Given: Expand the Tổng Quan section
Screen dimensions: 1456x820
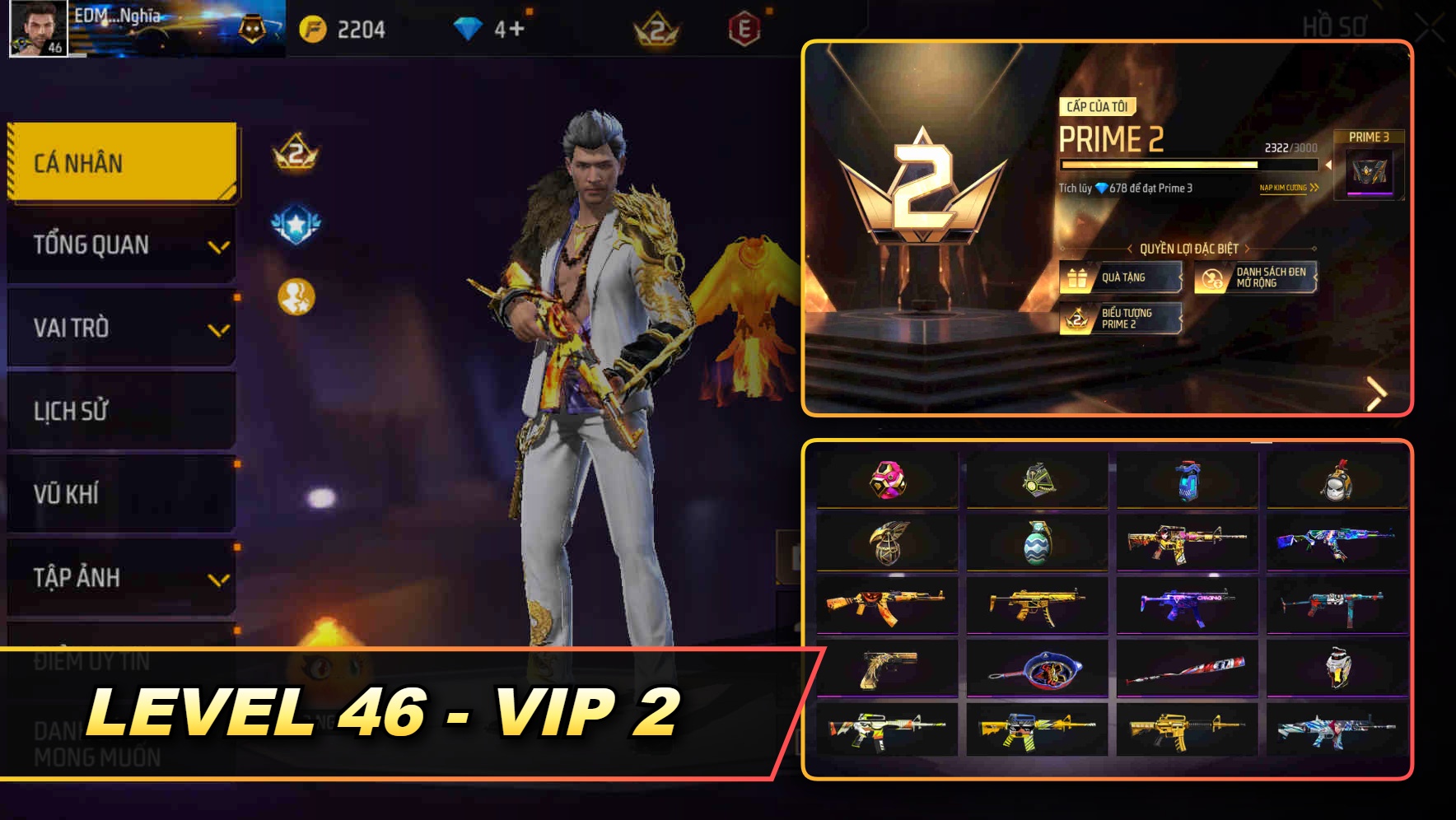Looking at the screenshot, I should (x=120, y=244).
